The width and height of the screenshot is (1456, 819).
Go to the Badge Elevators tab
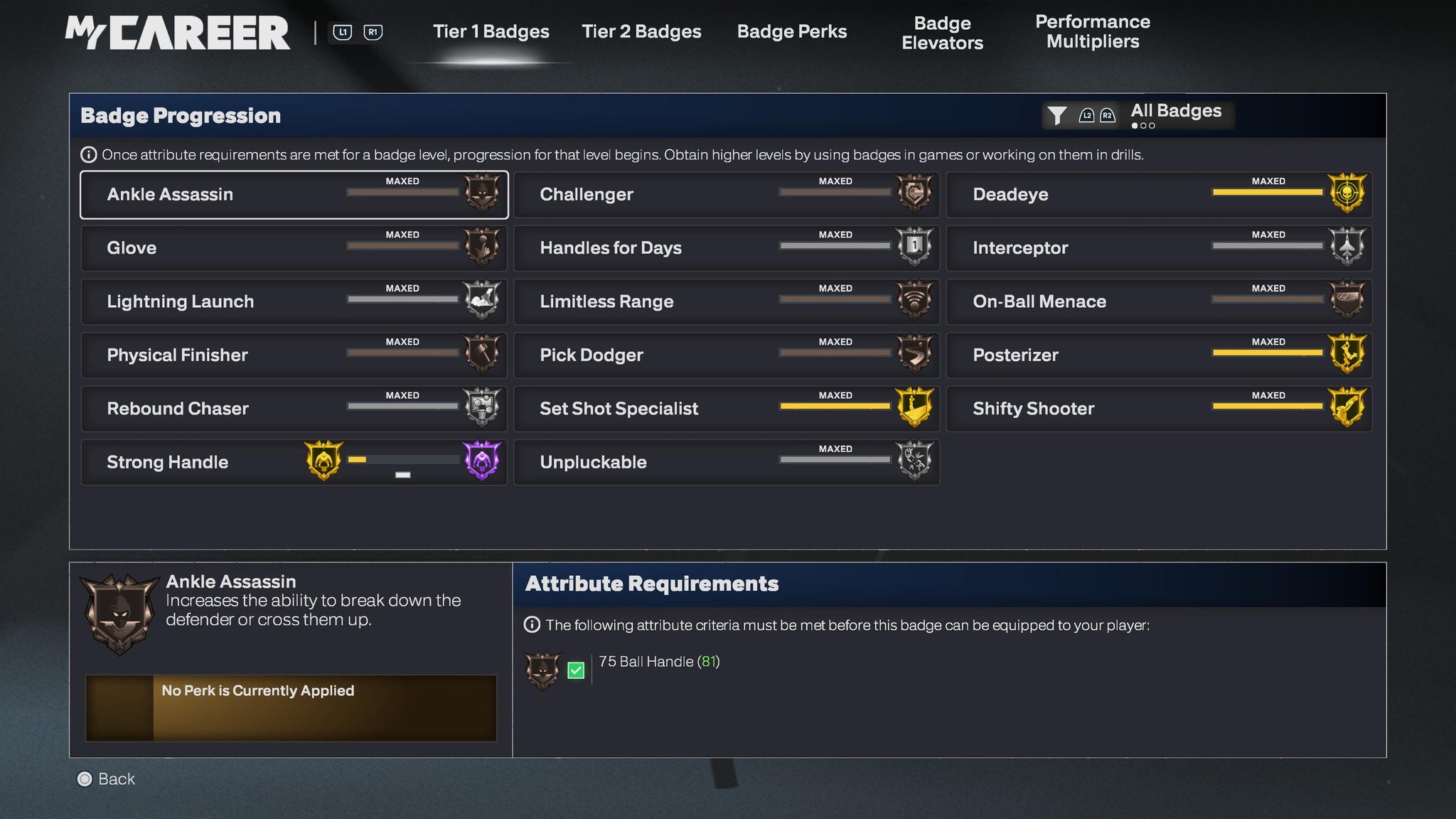[942, 33]
